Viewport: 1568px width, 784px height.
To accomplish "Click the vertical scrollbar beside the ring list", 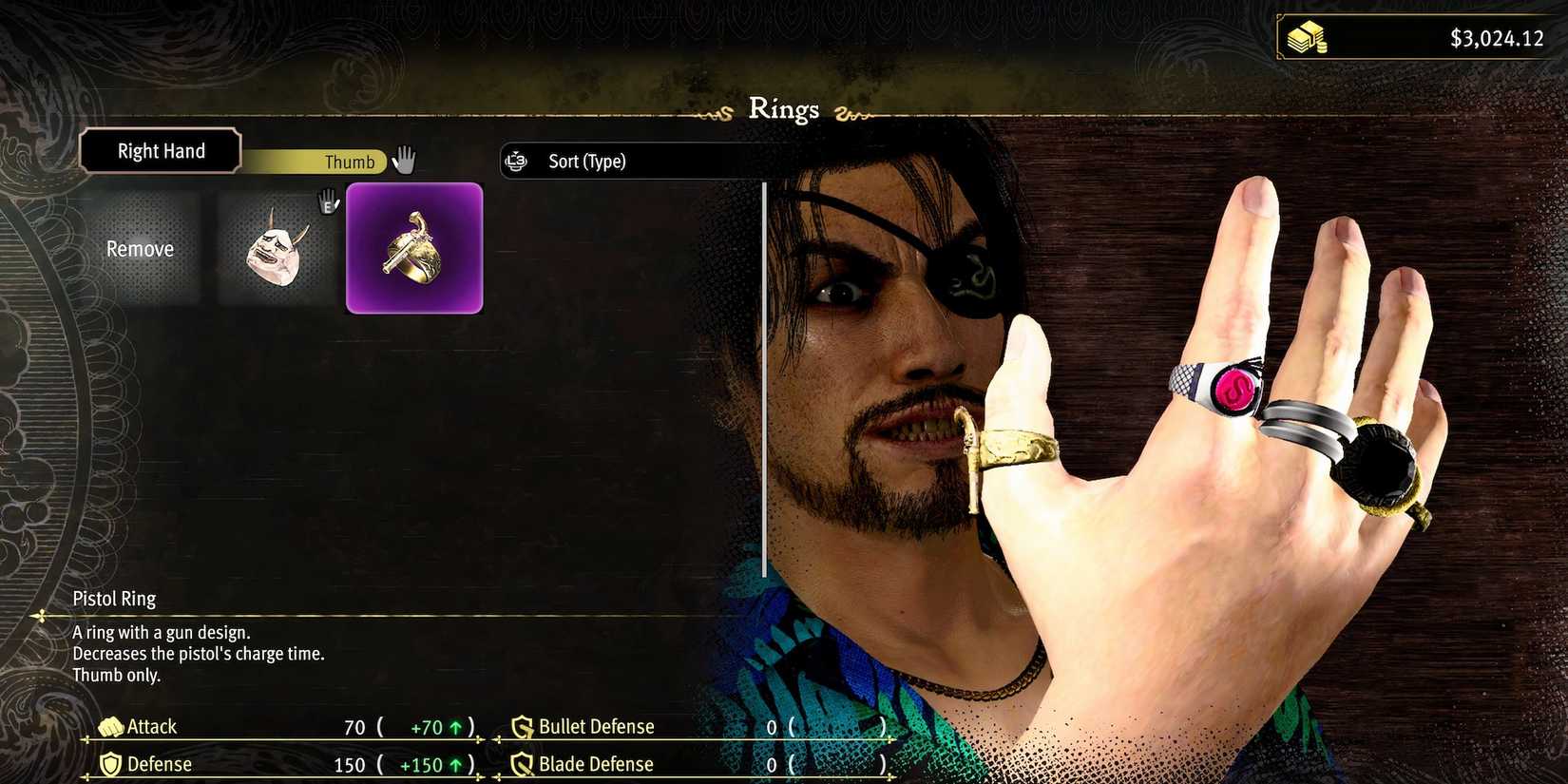I will (x=766, y=380).
